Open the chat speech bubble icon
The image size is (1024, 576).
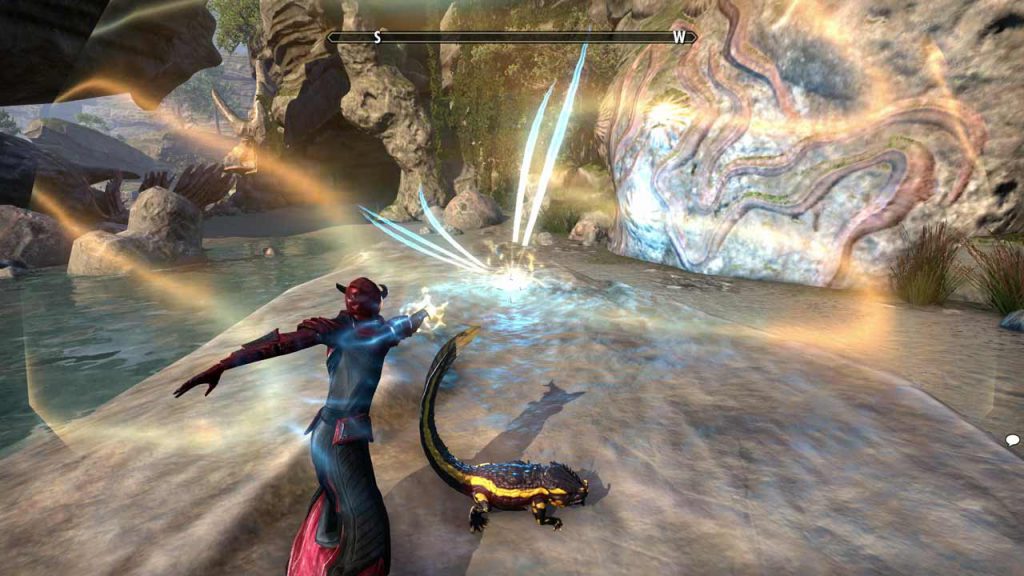[1012, 440]
